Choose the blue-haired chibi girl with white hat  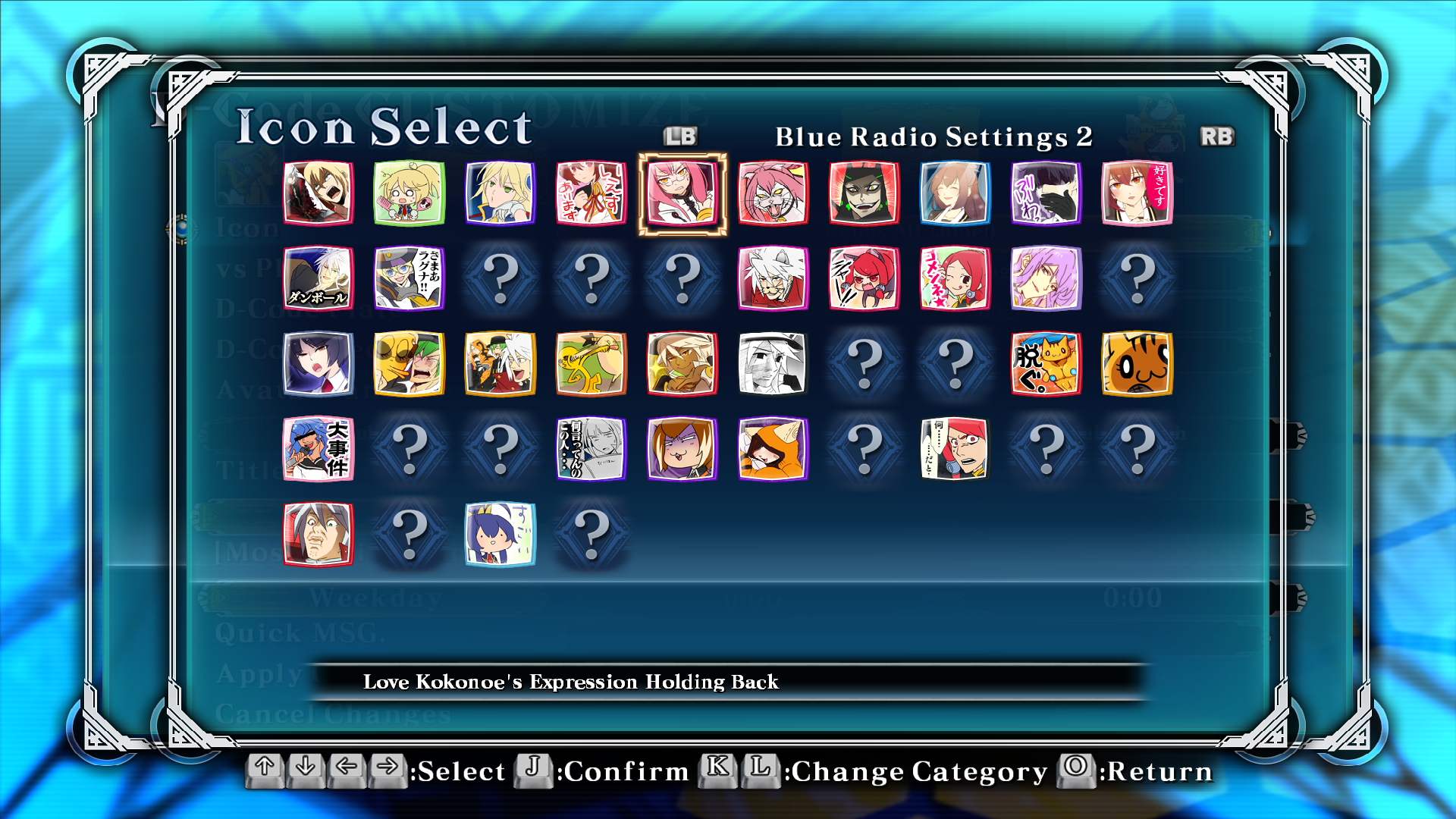pyautogui.click(x=500, y=533)
